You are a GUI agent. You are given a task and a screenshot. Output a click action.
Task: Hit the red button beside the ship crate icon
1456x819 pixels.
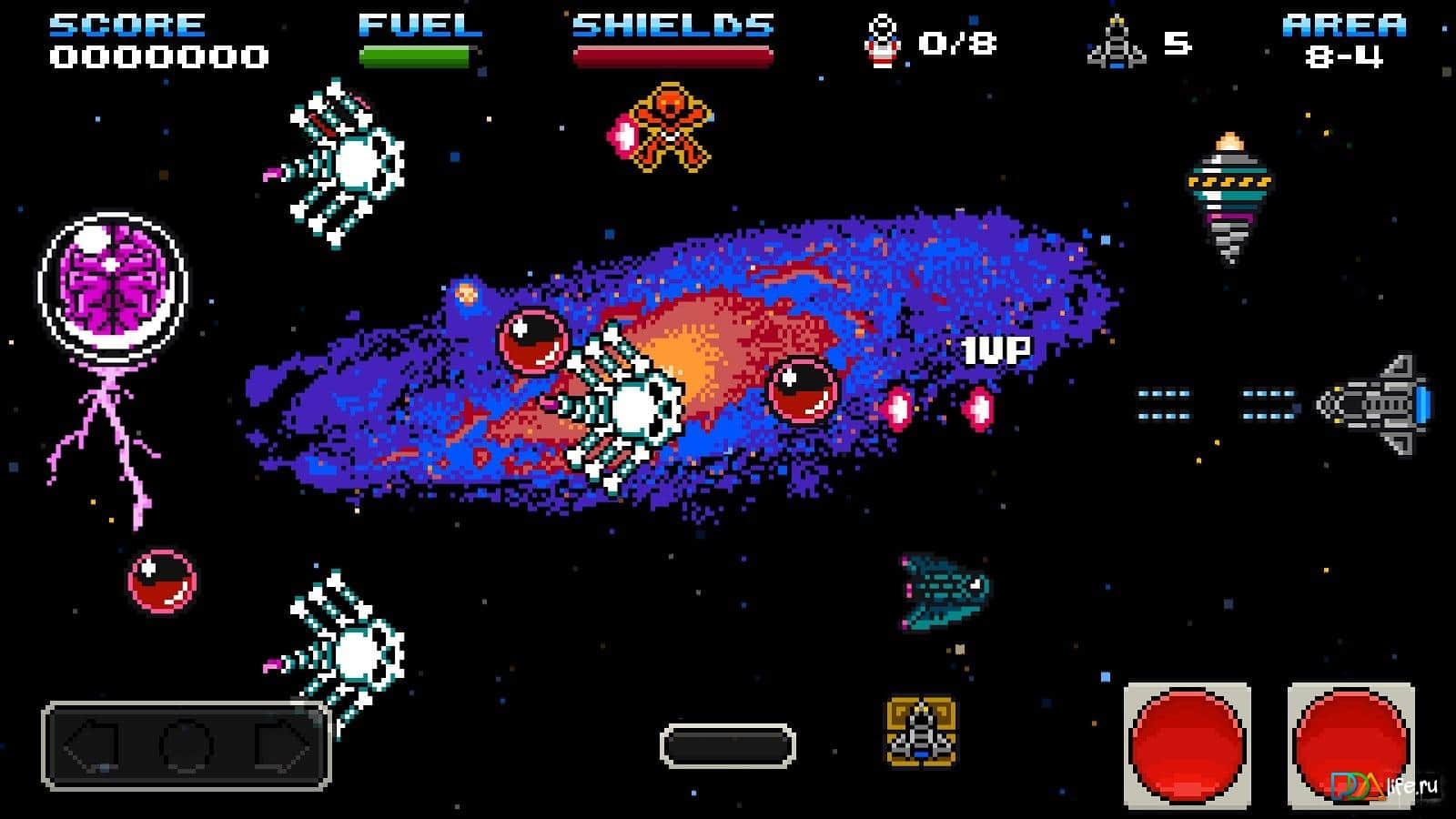[1187, 746]
